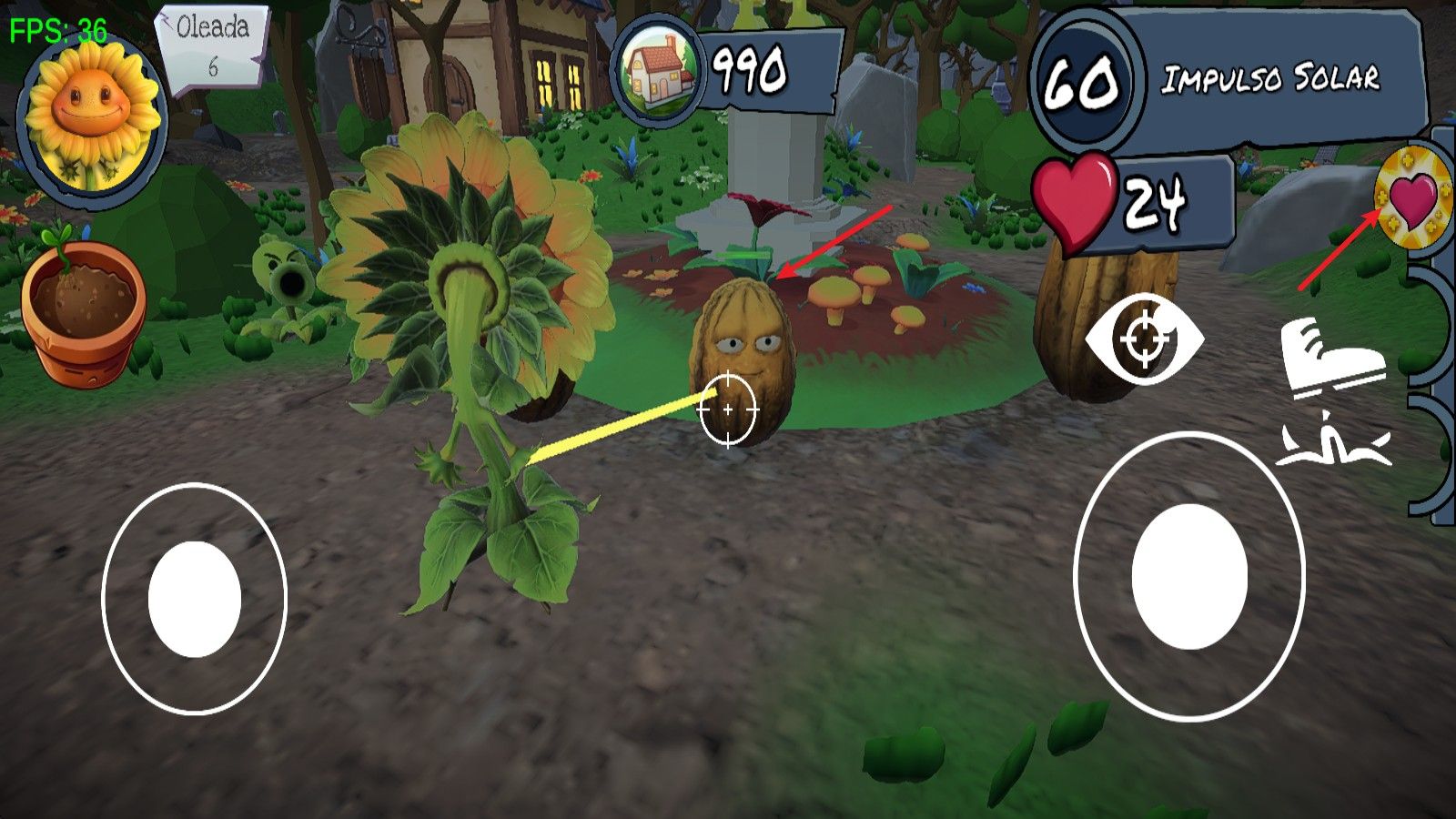Click the 60 sun count button
The image size is (1456, 819).
(x=1083, y=82)
